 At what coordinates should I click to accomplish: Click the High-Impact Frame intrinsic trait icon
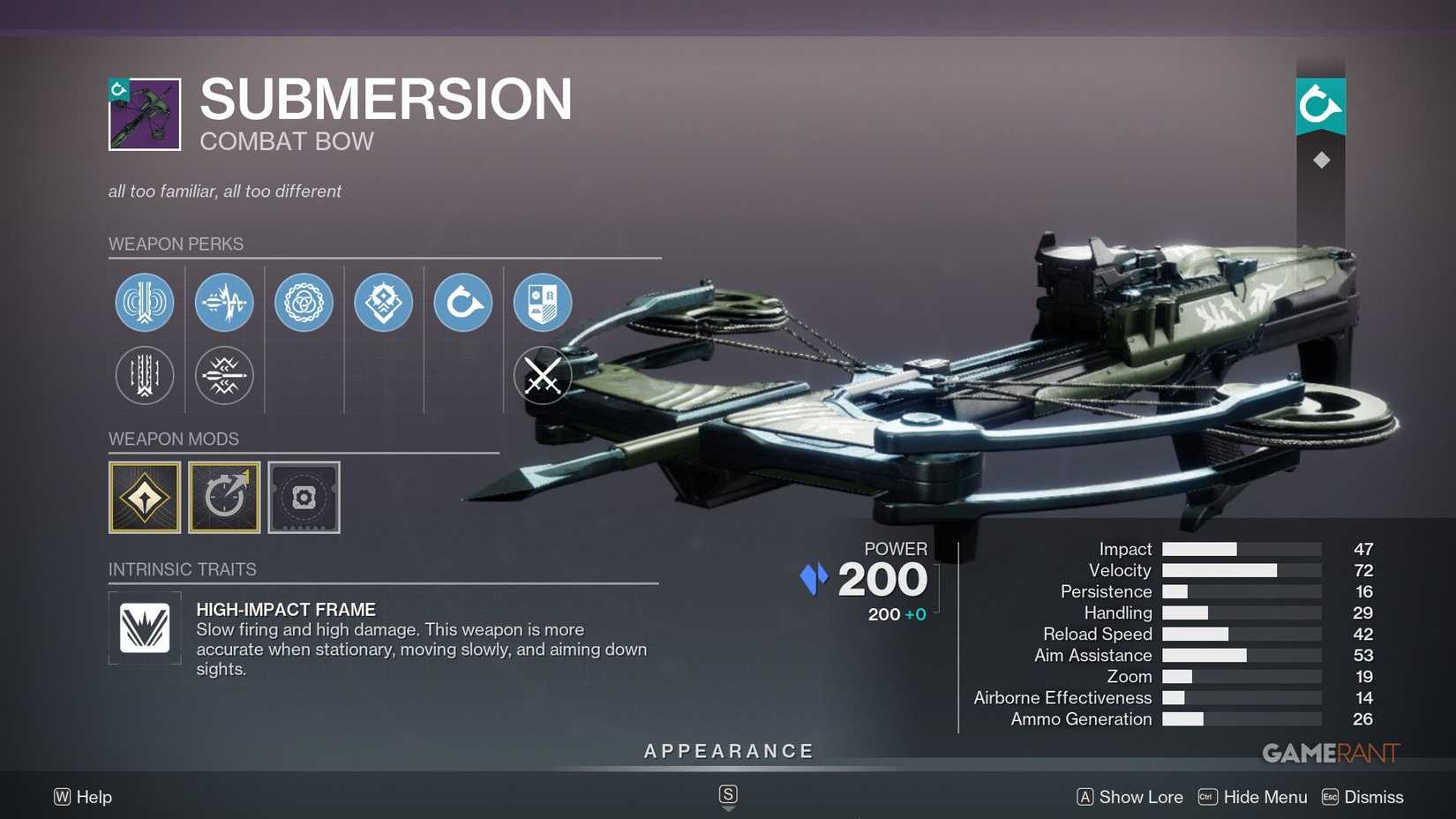(x=145, y=628)
